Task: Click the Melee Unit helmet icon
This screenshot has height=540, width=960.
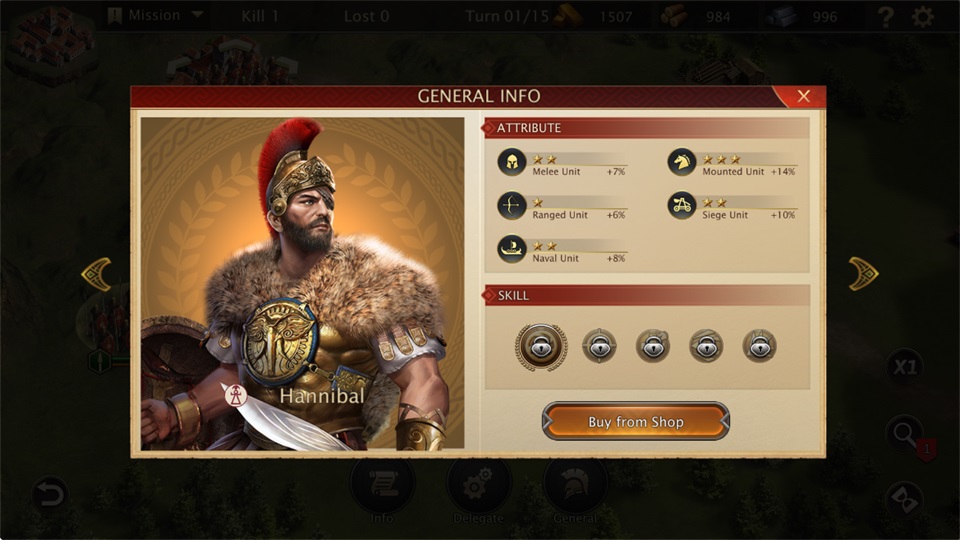Action: (512, 163)
